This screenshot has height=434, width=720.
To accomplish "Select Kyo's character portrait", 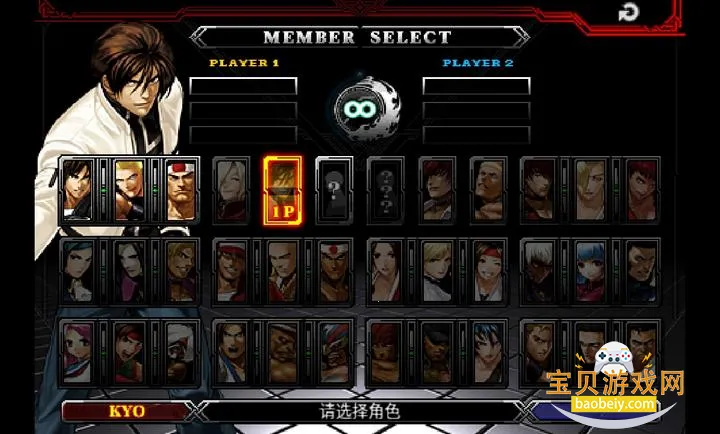I will [x=77, y=189].
